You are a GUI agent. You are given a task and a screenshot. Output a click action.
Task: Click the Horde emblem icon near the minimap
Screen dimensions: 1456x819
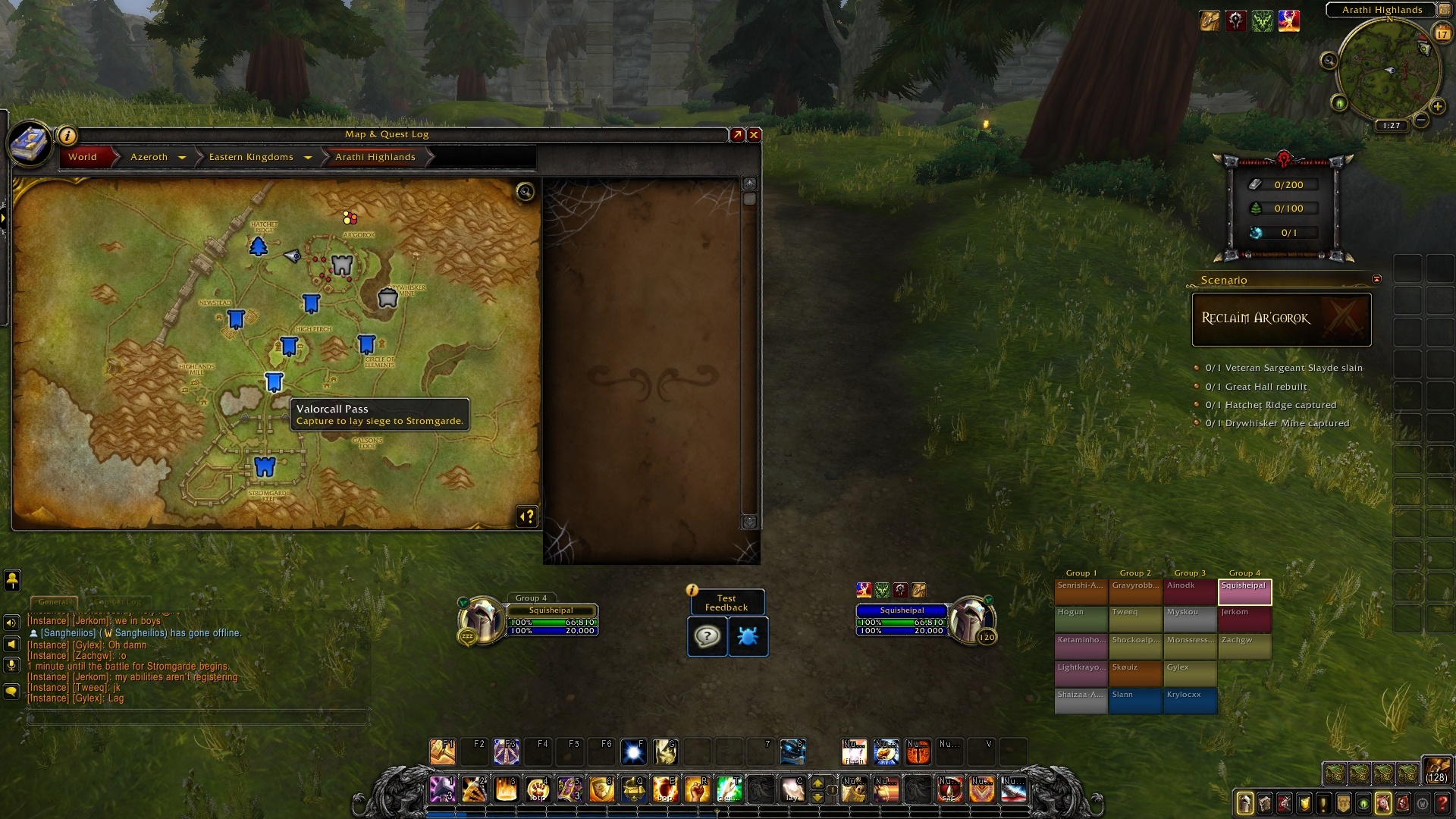point(1235,21)
